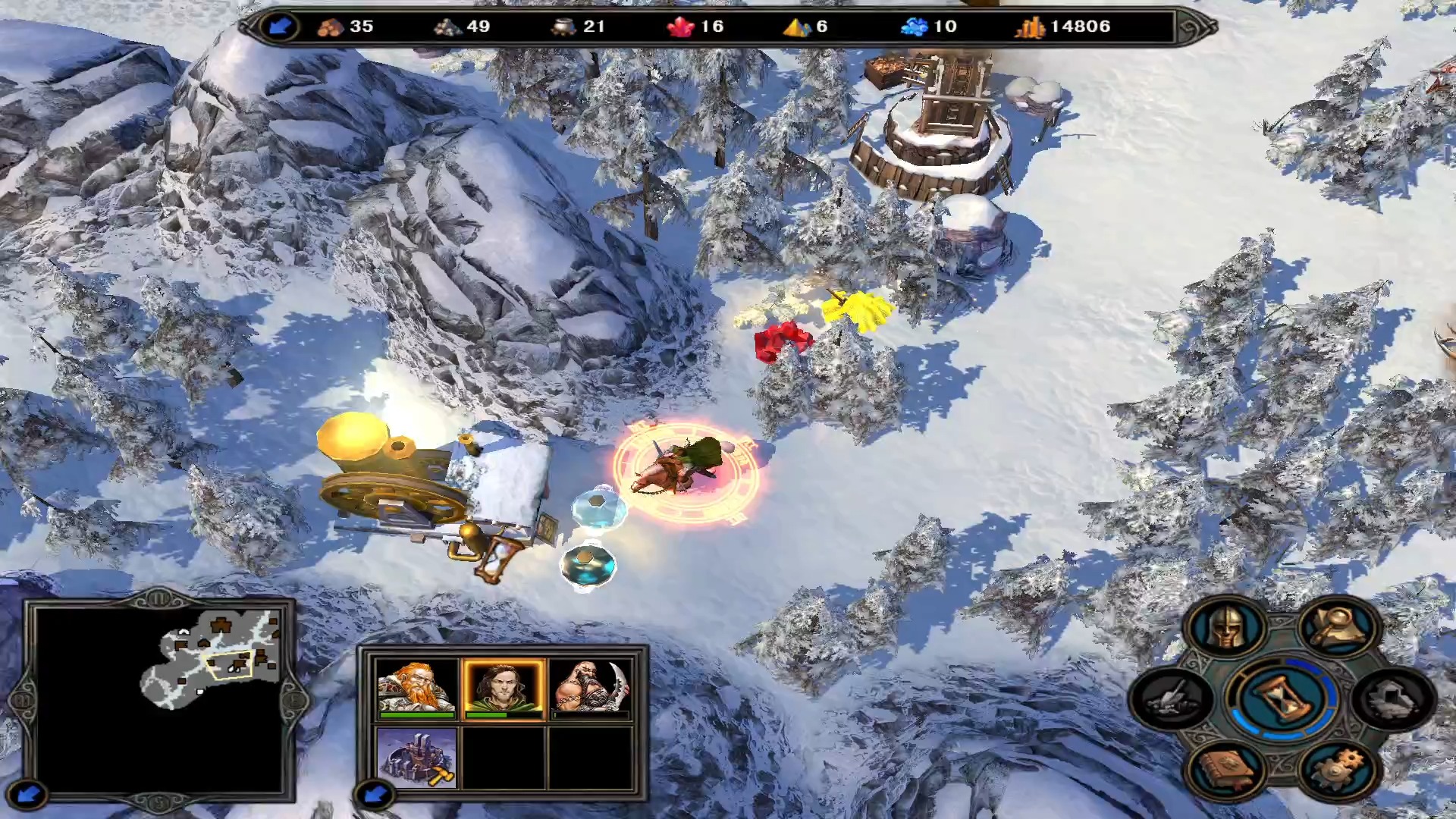The width and height of the screenshot is (1456, 819).
Task: Select the dark-haired hero in green cloak
Action: [504, 689]
